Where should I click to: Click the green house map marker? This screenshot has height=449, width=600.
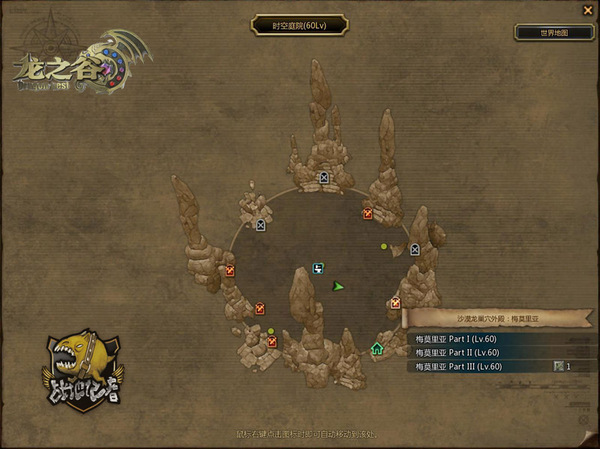[x=377, y=349]
